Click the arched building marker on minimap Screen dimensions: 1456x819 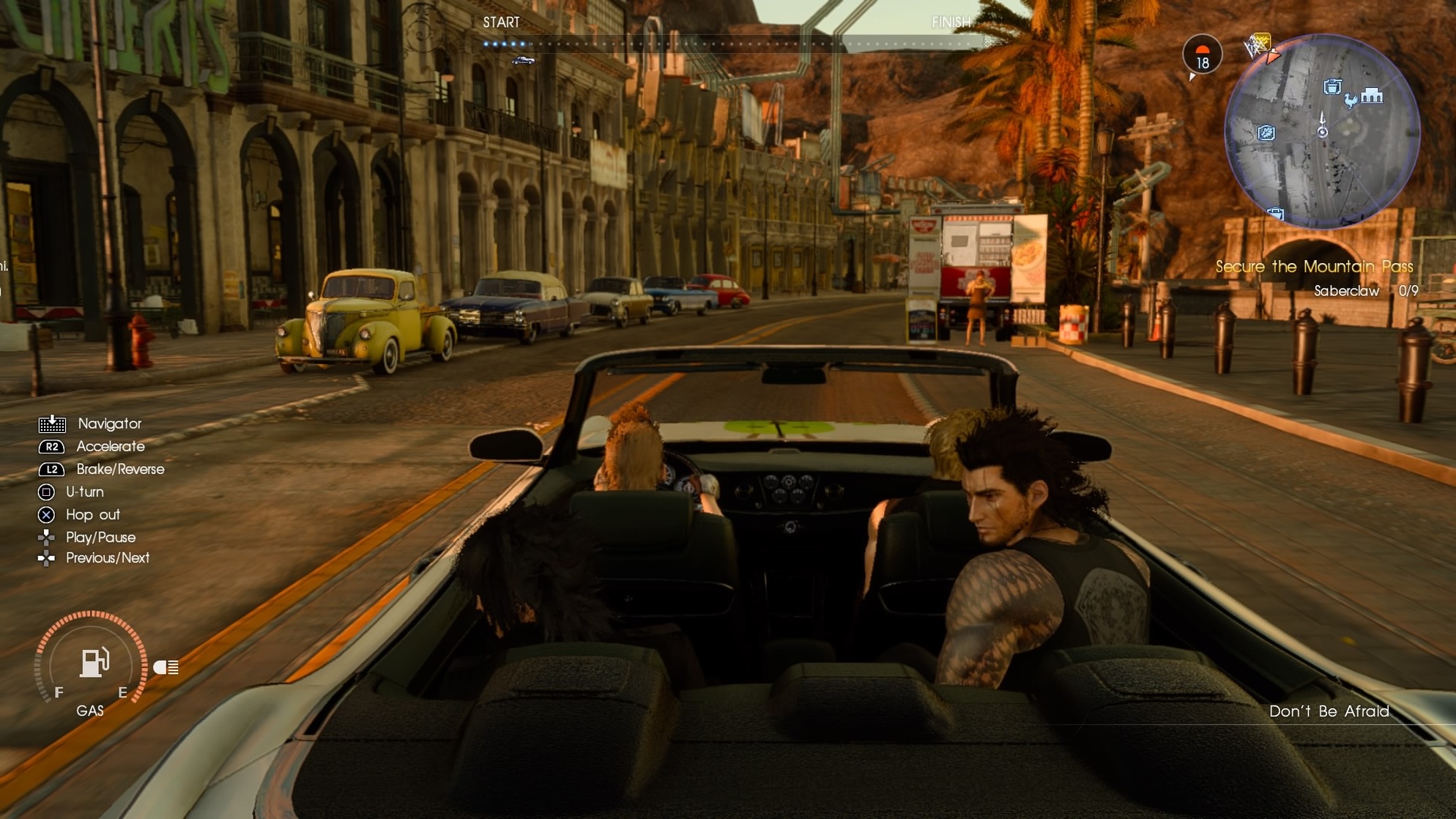tap(1373, 96)
